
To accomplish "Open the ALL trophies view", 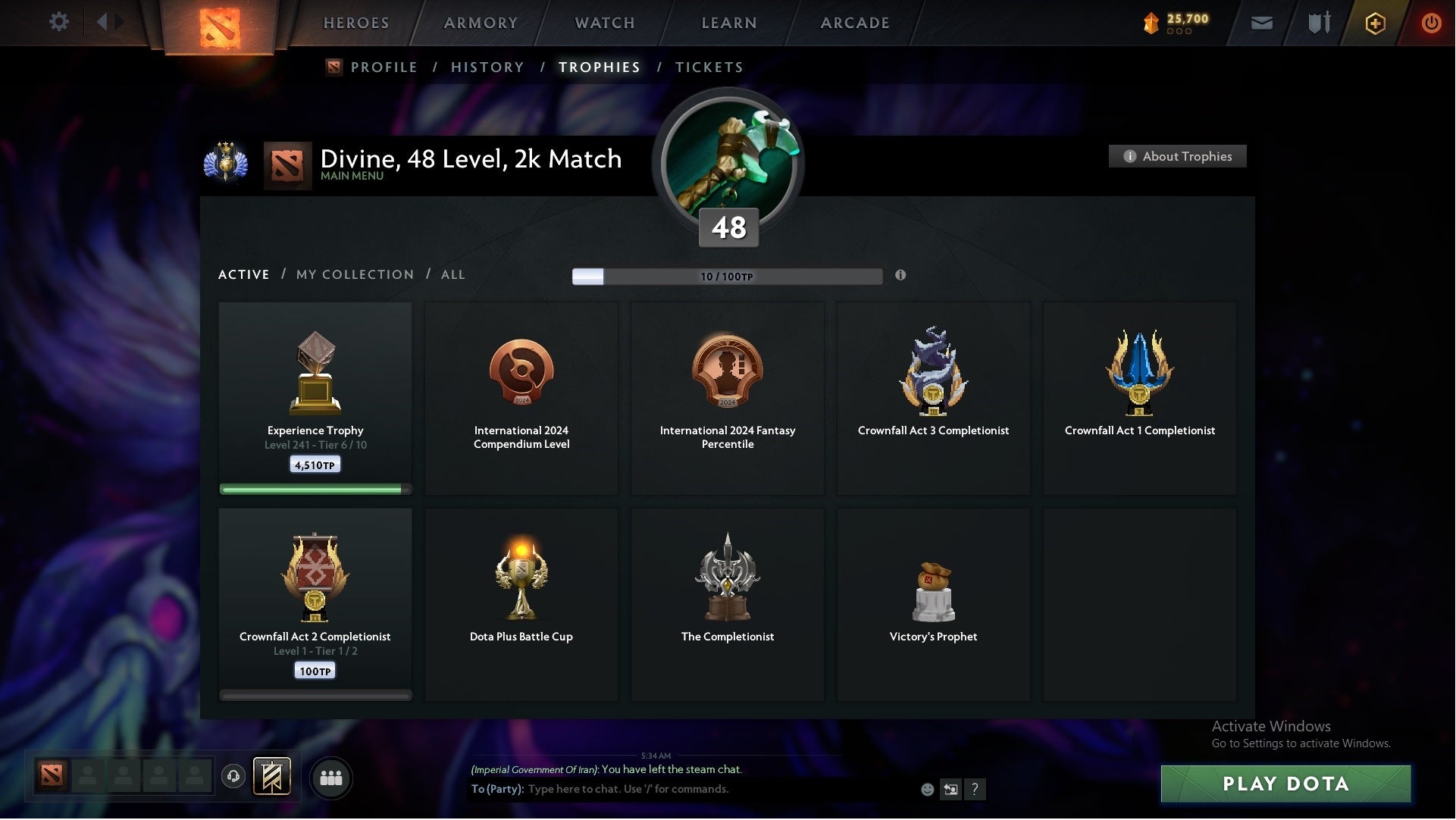I will [x=452, y=274].
